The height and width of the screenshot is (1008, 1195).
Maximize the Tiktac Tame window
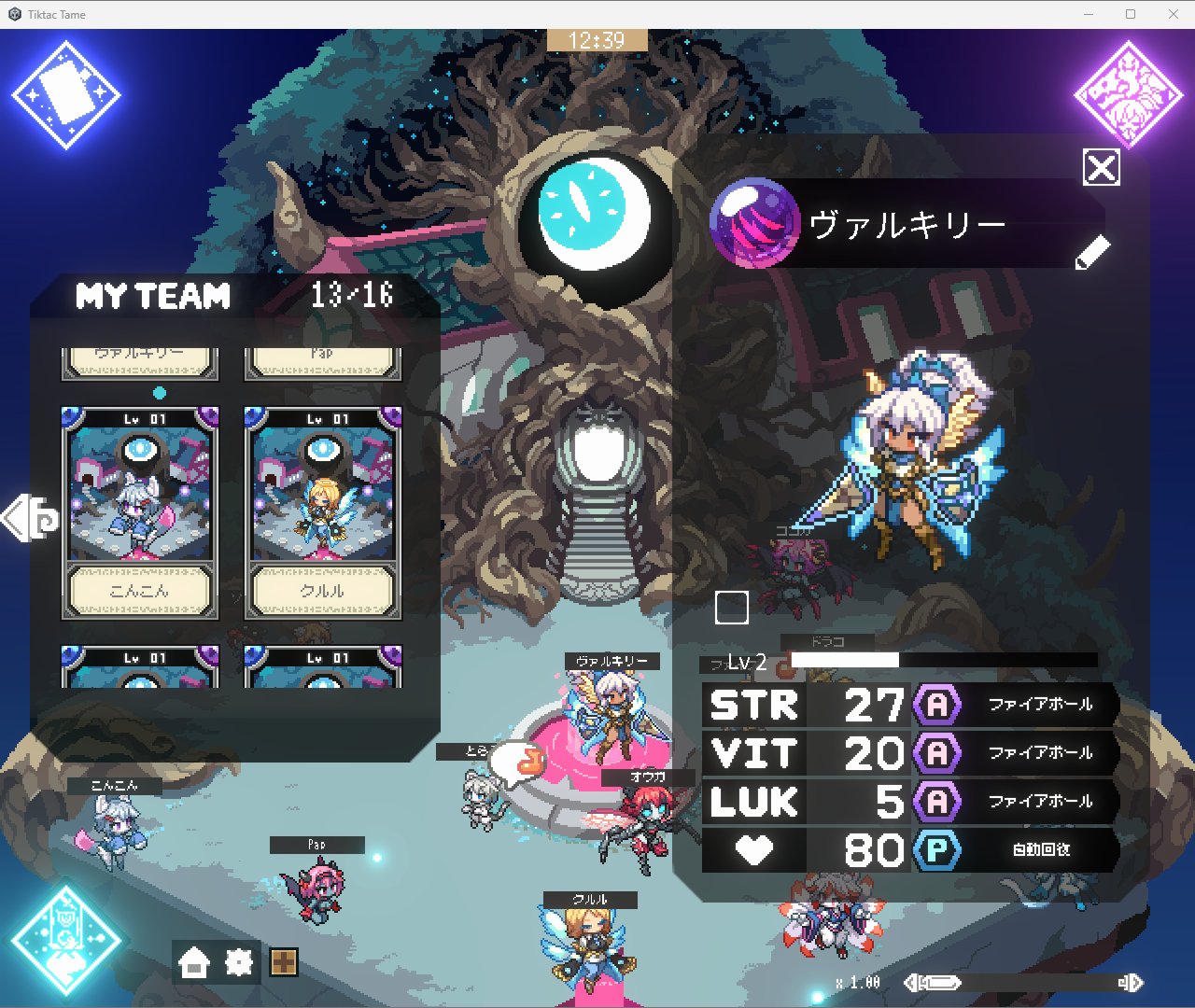pyautogui.click(x=1131, y=14)
